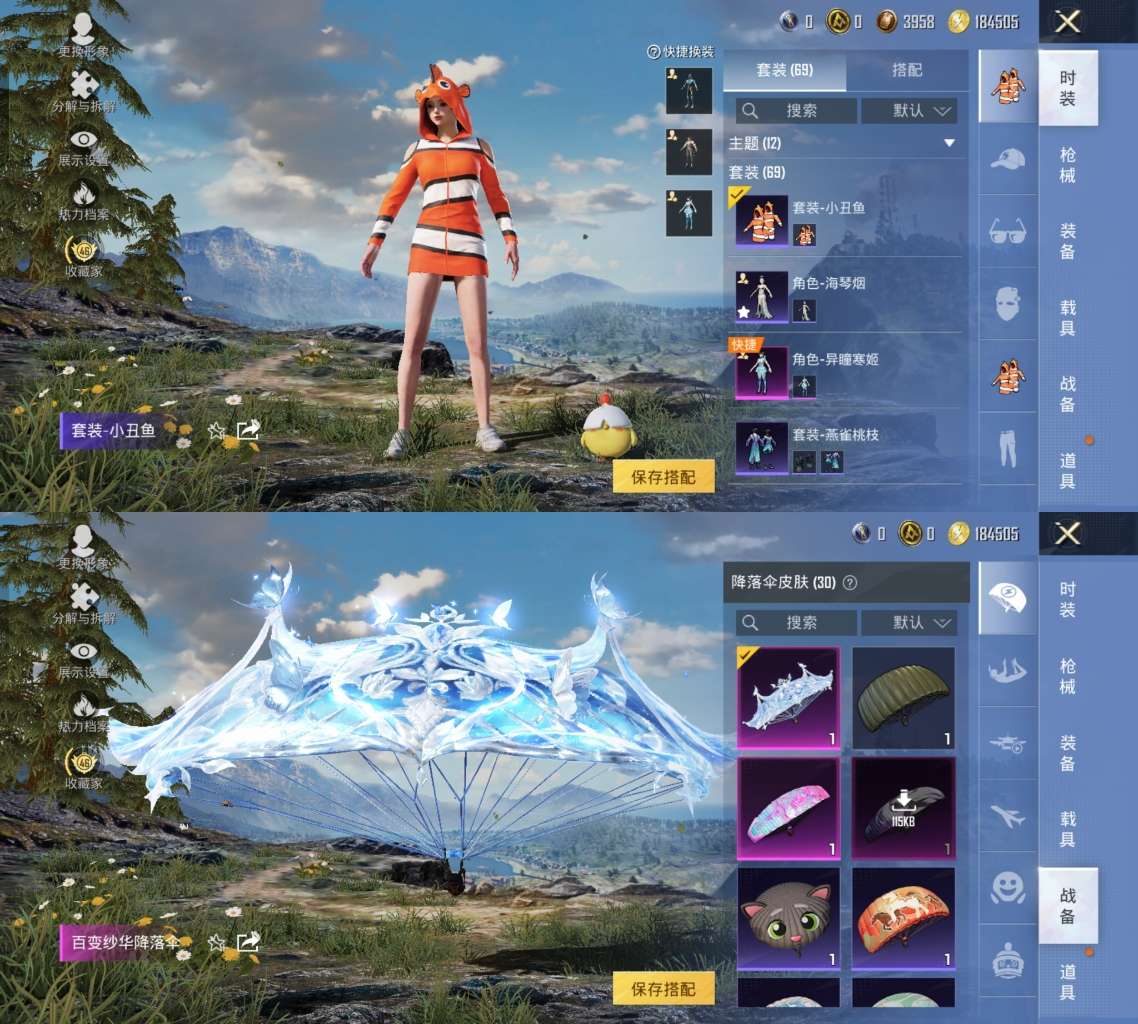Favorite the 百变纱华降落伞 with the star icon
1138x1024 pixels.
tap(216, 943)
